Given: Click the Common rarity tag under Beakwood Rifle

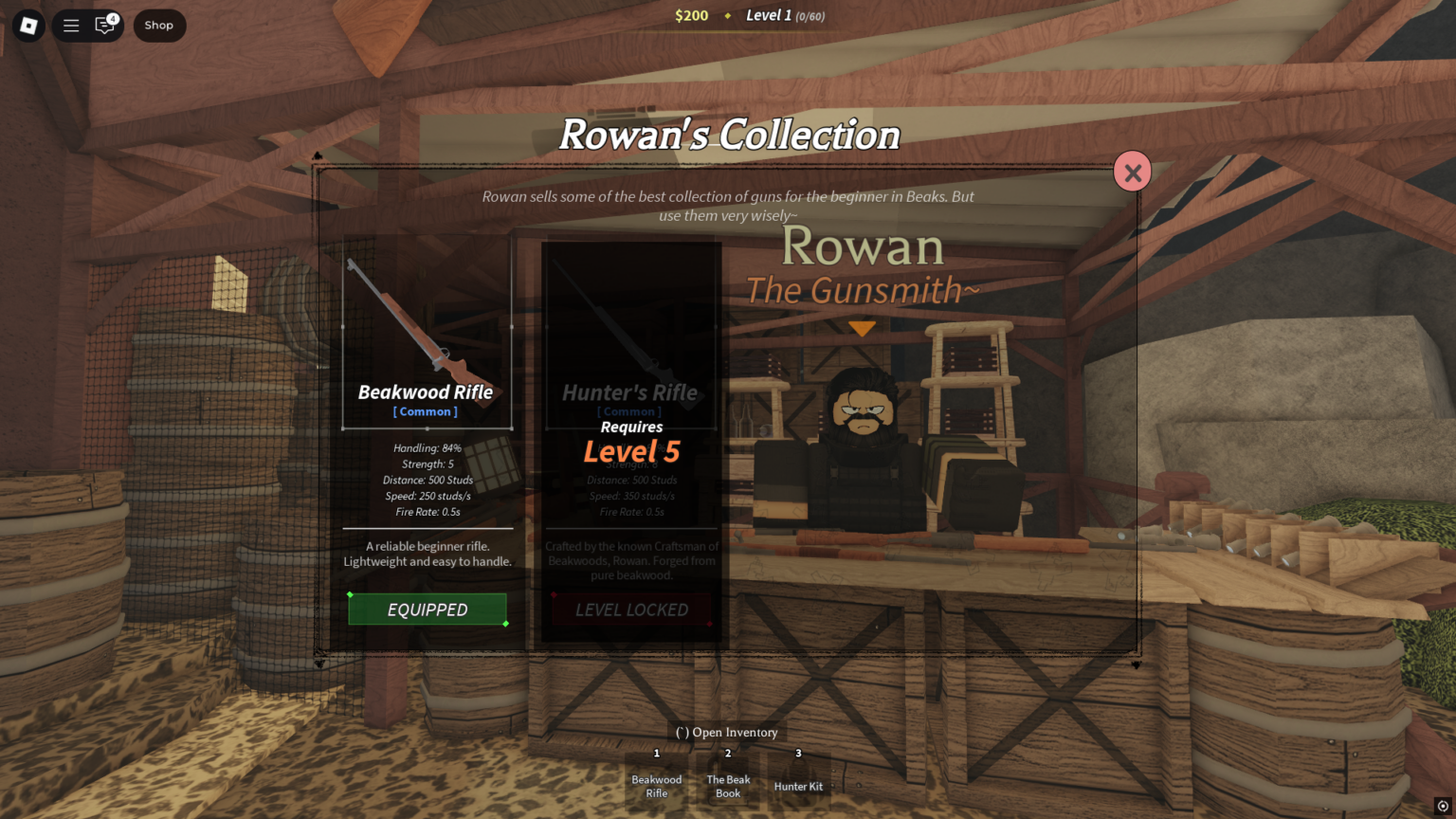Looking at the screenshot, I should pos(426,410).
